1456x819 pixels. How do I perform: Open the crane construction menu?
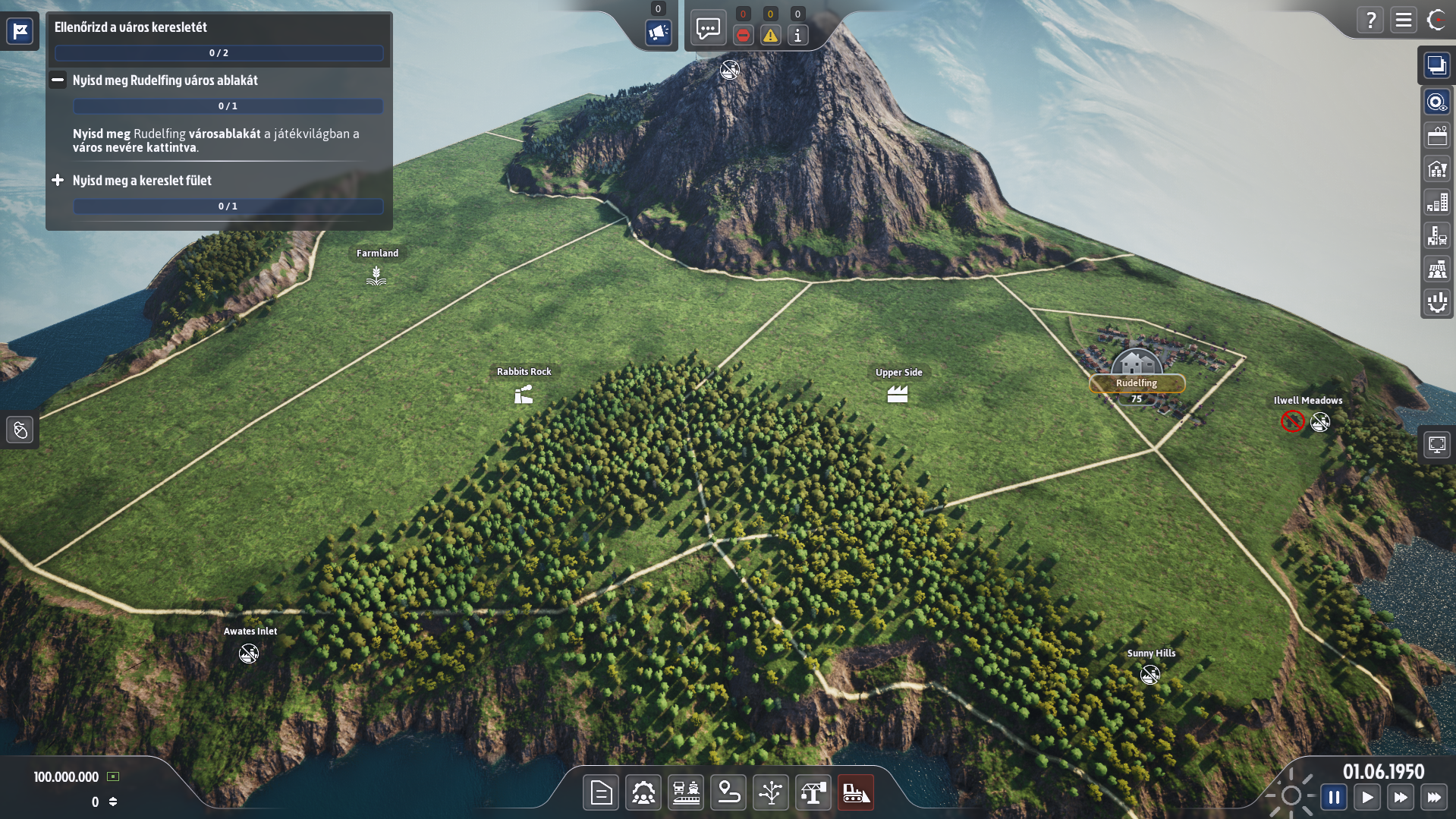(813, 793)
